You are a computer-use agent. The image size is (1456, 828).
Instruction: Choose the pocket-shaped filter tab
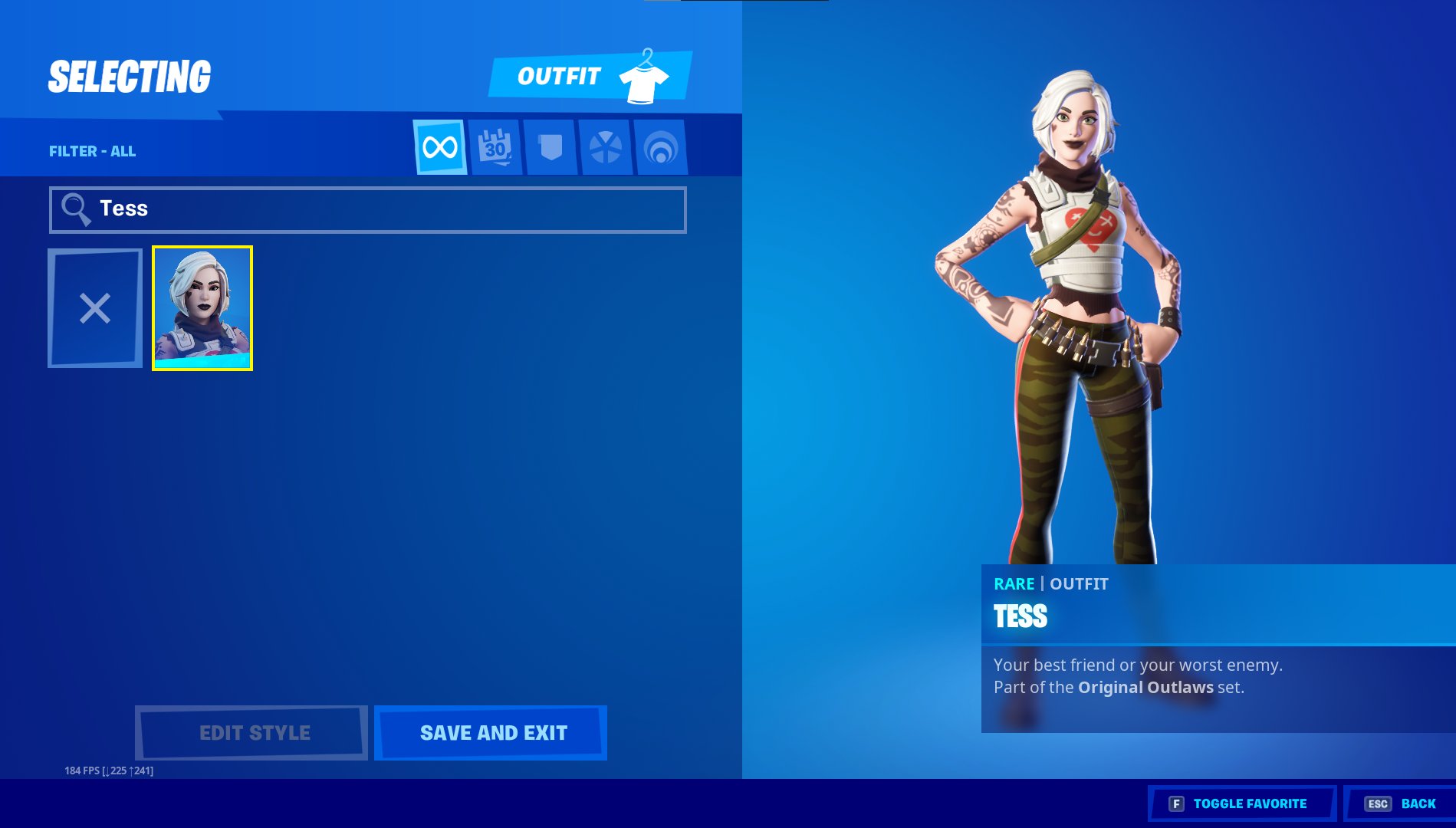551,147
